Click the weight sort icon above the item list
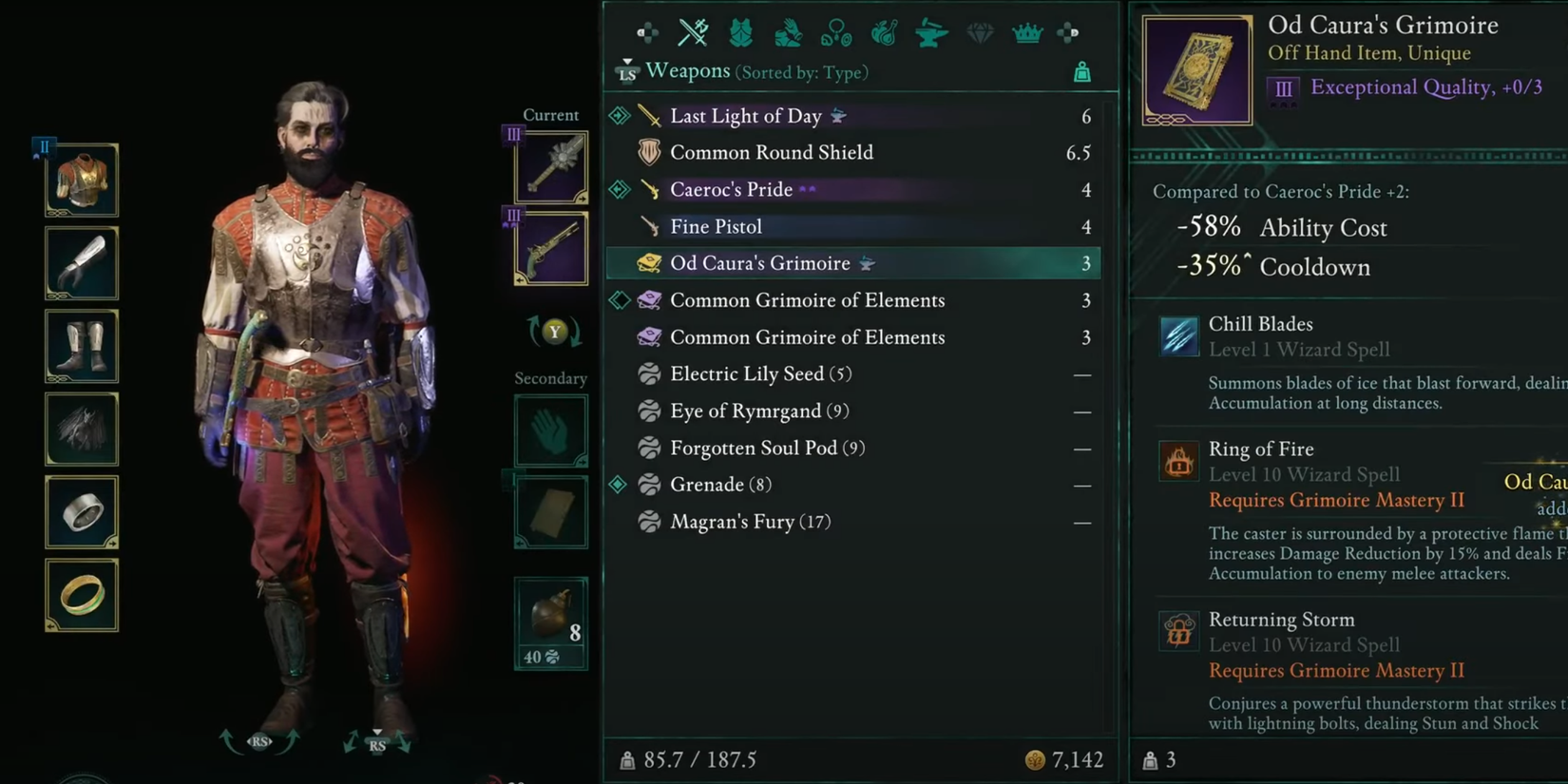This screenshot has width=1568, height=784. pyautogui.click(x=1080, y=70)
